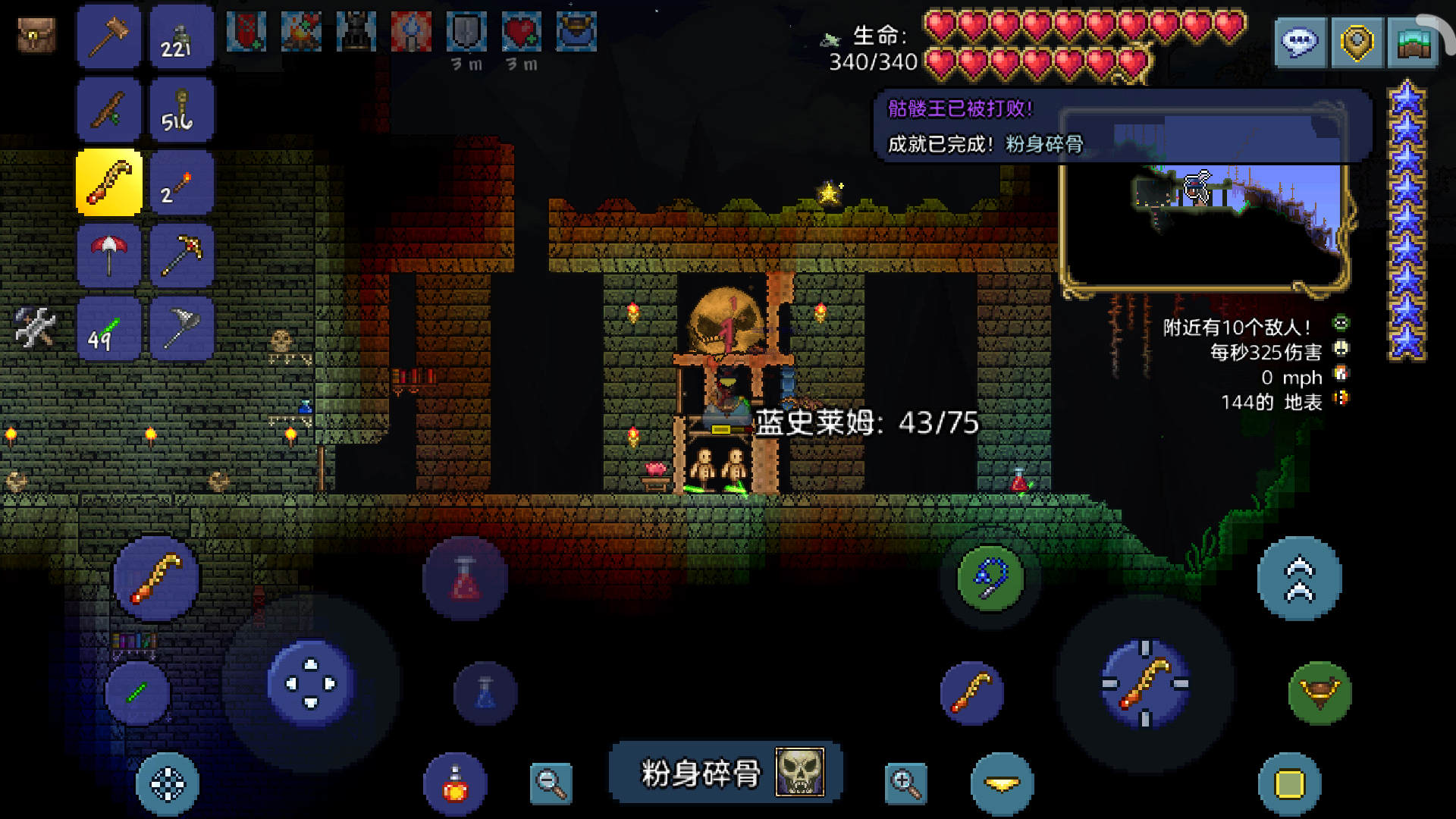Tap the yellow square button
The image size is (1456, 819).
pyautogui.click(x=1289, y=784)
